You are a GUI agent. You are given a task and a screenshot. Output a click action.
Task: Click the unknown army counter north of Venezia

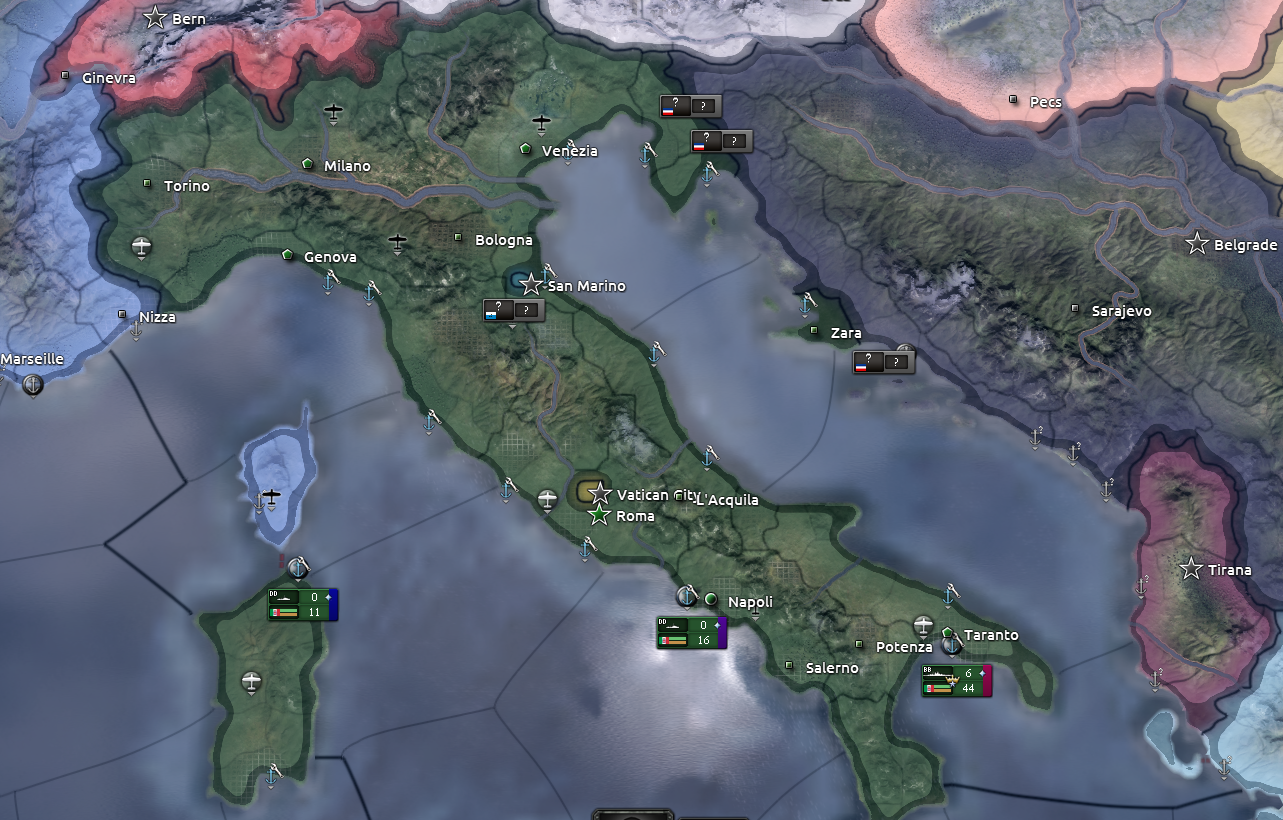point(690,105)
